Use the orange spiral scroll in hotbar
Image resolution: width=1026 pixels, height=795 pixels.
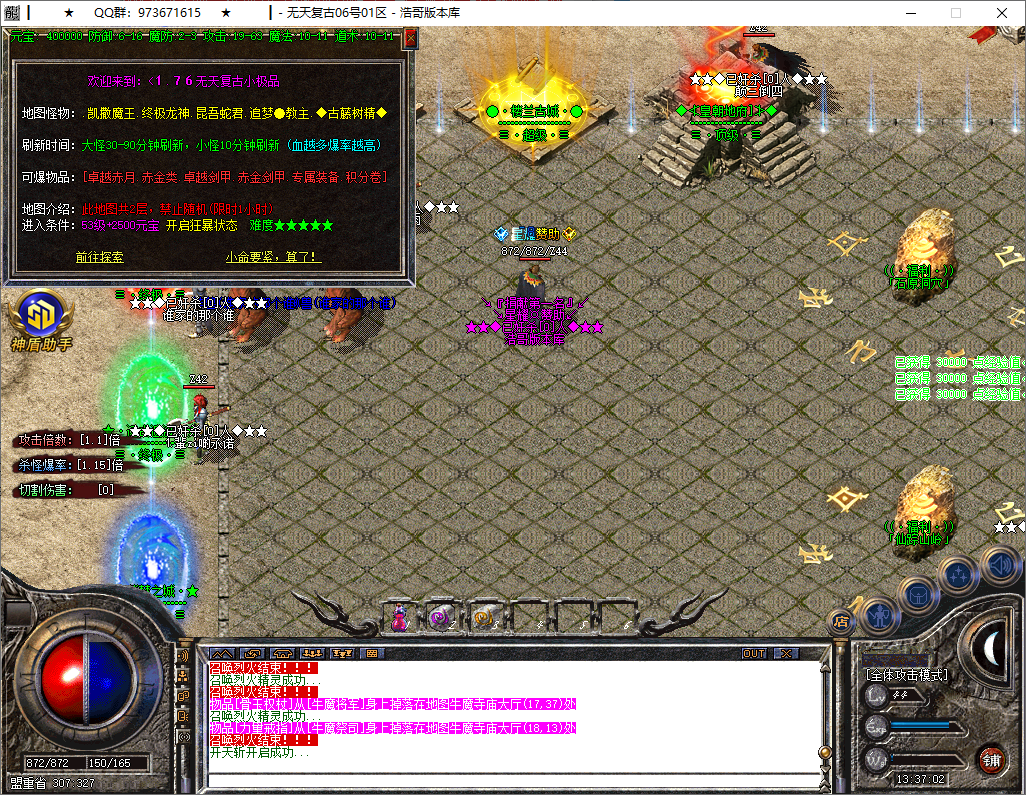[x=484, y=619]
